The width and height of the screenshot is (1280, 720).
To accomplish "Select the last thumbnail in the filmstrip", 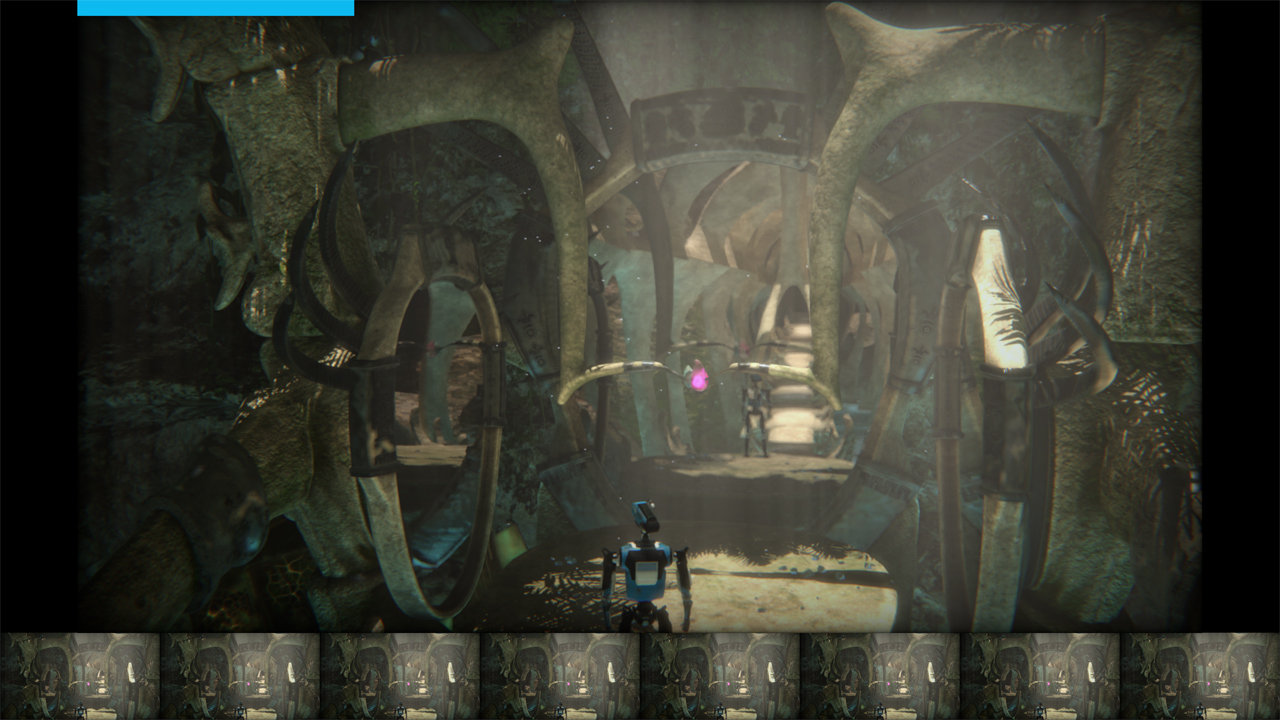I will 1200,676.
